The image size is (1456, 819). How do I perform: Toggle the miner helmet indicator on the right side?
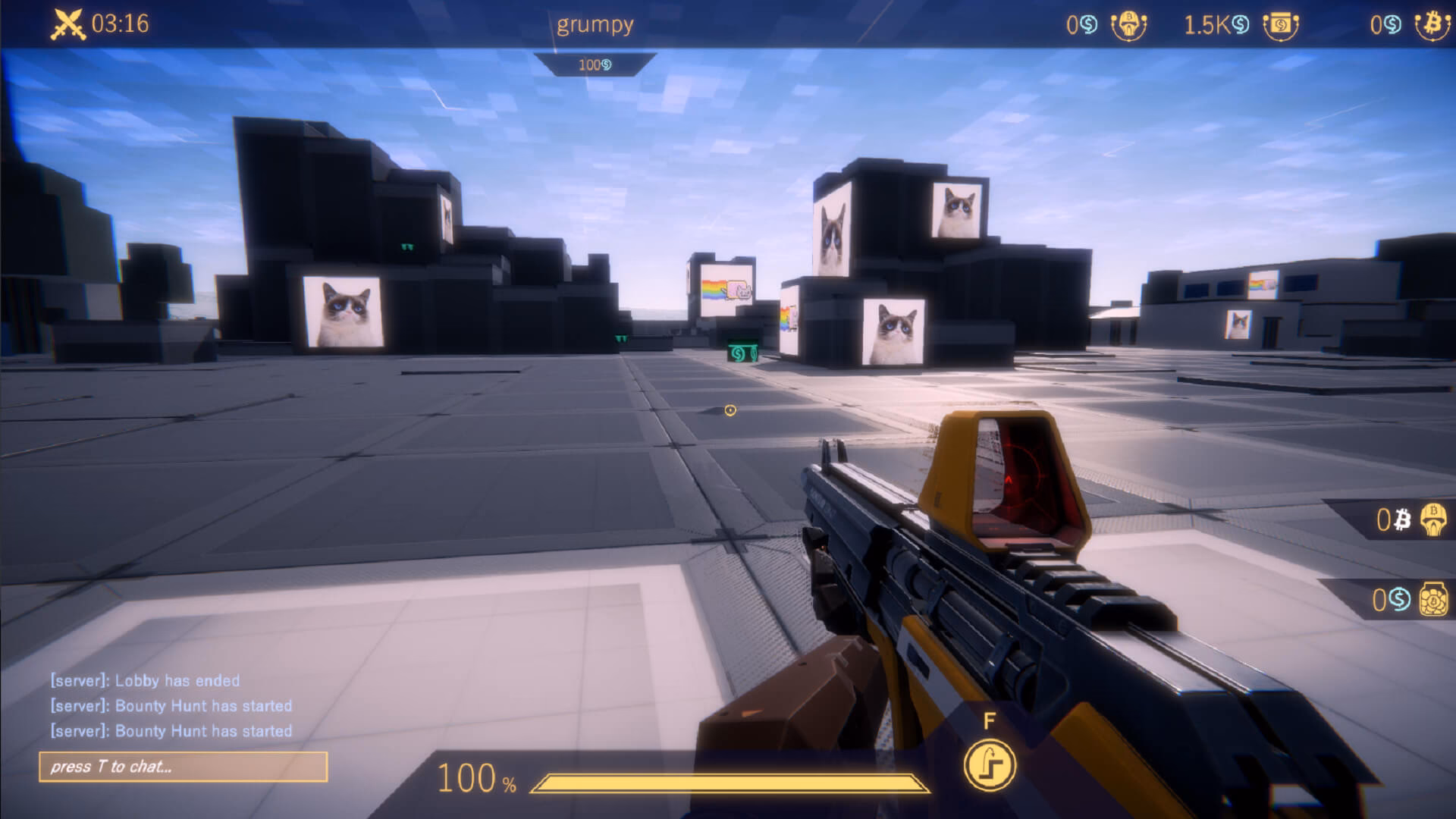[1435, 519]
